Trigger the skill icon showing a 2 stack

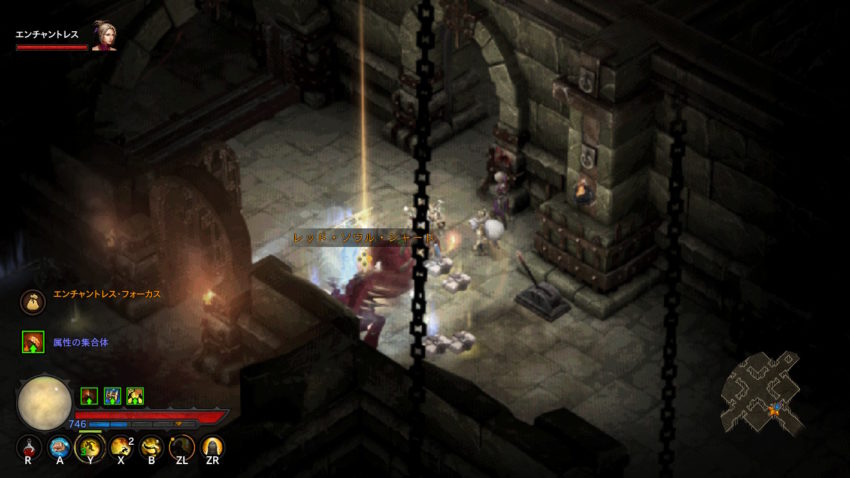[x=121, y=446]
